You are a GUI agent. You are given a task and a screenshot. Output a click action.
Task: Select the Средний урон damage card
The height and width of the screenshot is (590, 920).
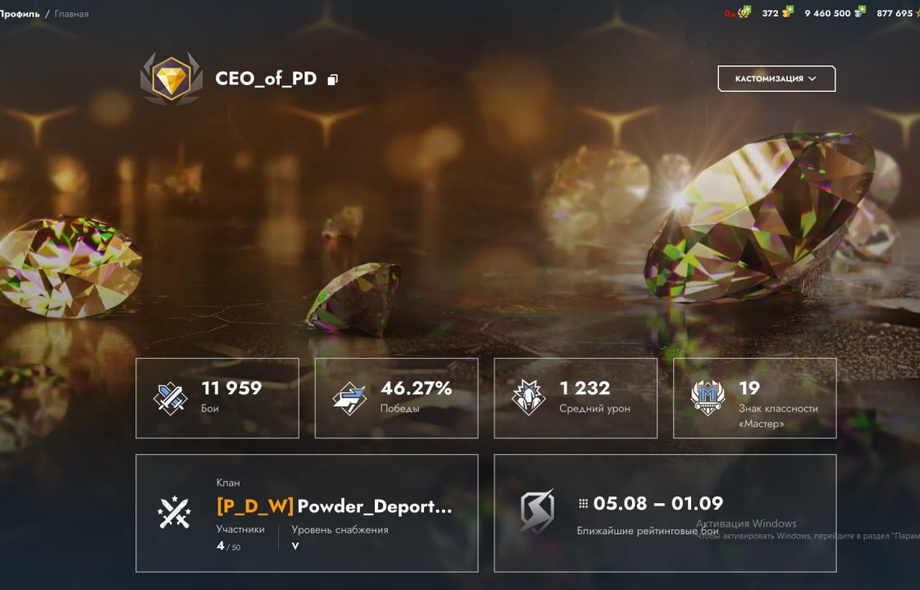point(575,398)
